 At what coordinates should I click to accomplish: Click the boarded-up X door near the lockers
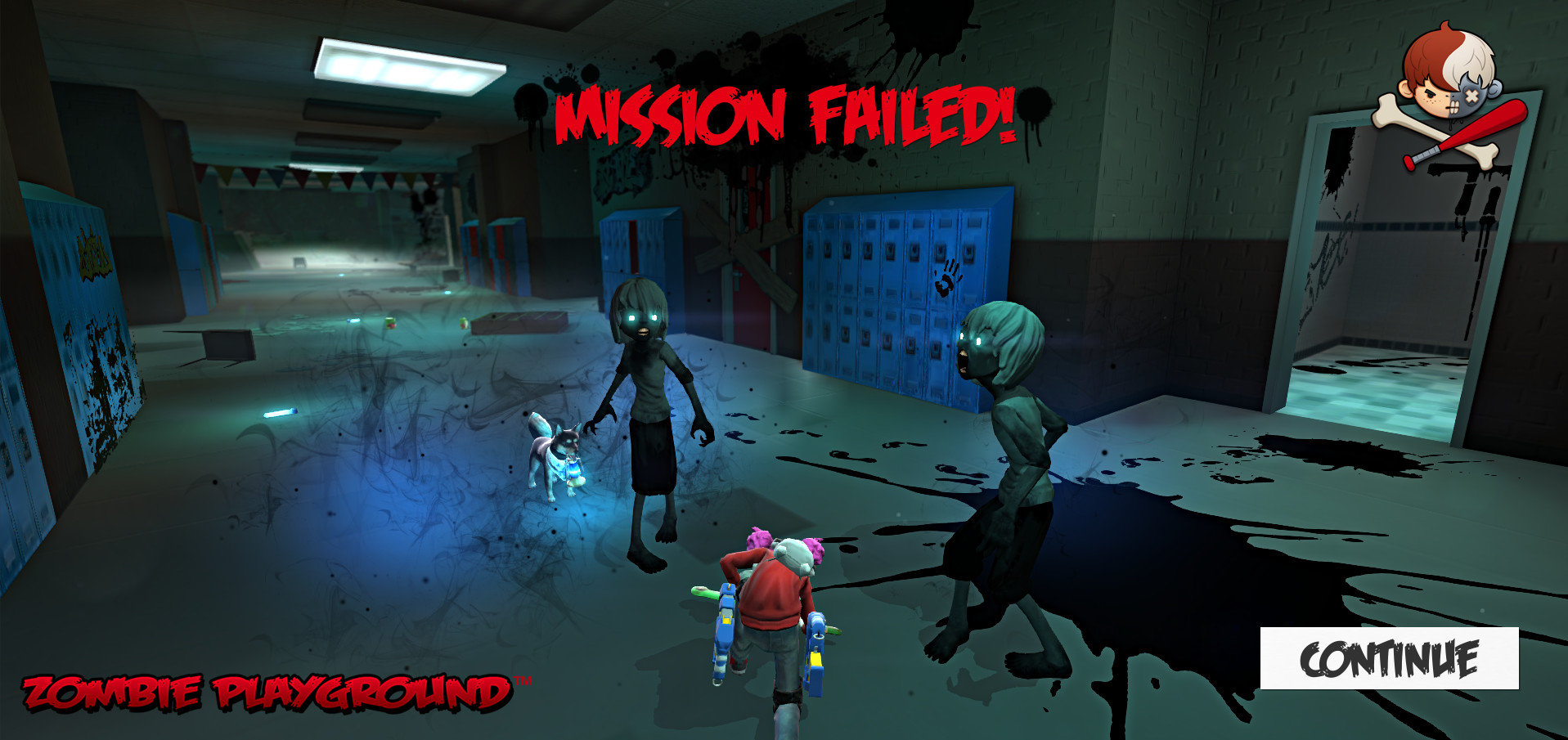point(736,245)
